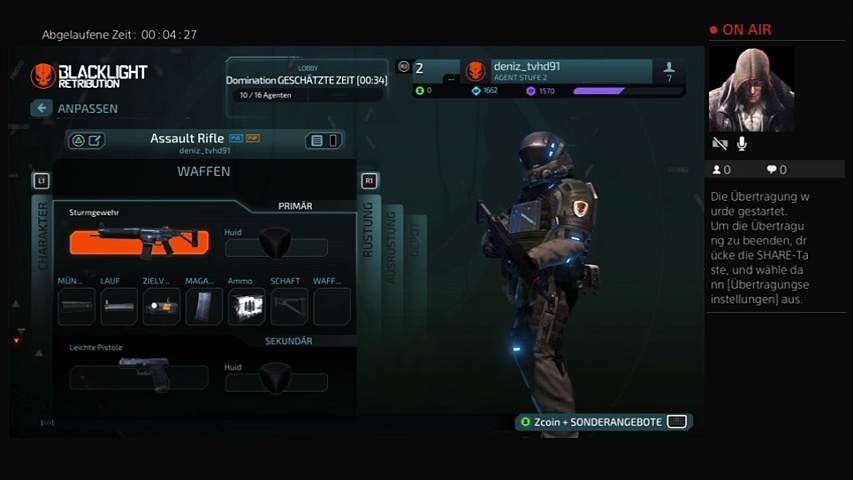Select the Zielvorrichtung scope slot
The height and width of the screenshot is (480, 853).
tap(161, 306)
